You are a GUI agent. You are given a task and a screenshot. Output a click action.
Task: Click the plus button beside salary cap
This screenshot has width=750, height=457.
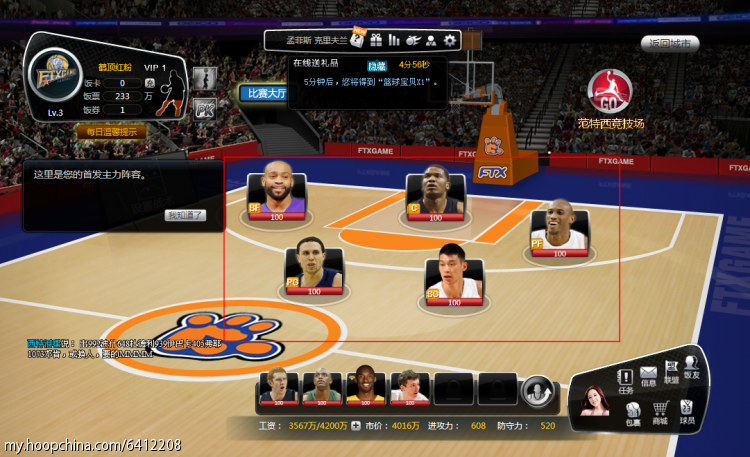click(355, 425)
